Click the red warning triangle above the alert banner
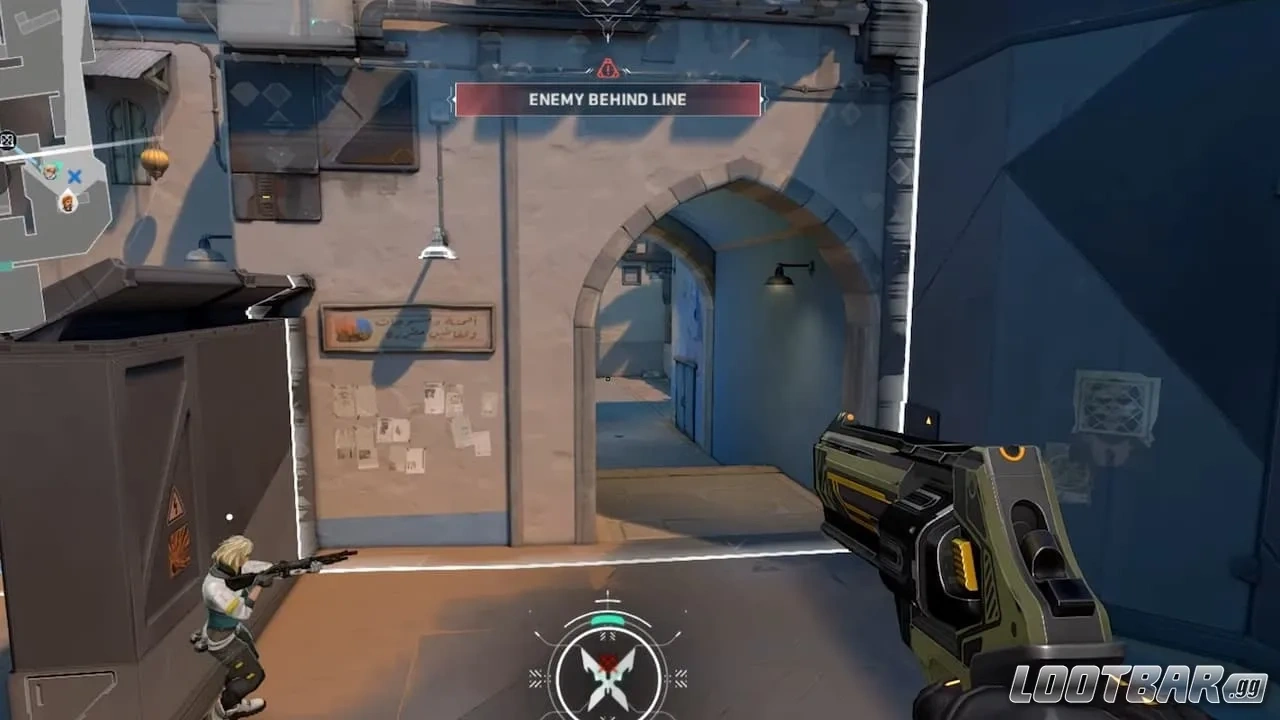1280x720 pixels. pos(608,70)
